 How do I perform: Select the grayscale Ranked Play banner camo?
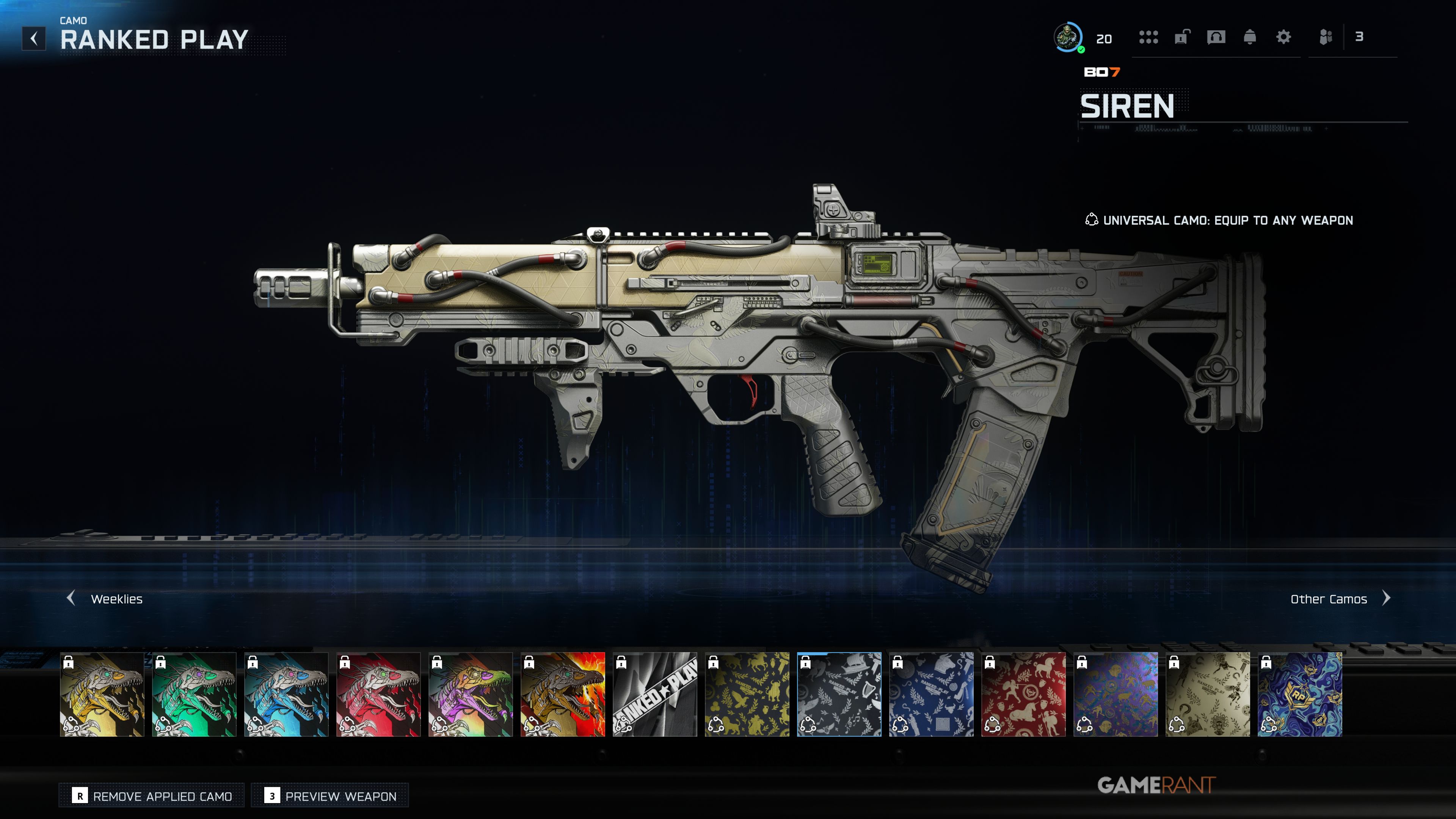click(x=654, y=694)
